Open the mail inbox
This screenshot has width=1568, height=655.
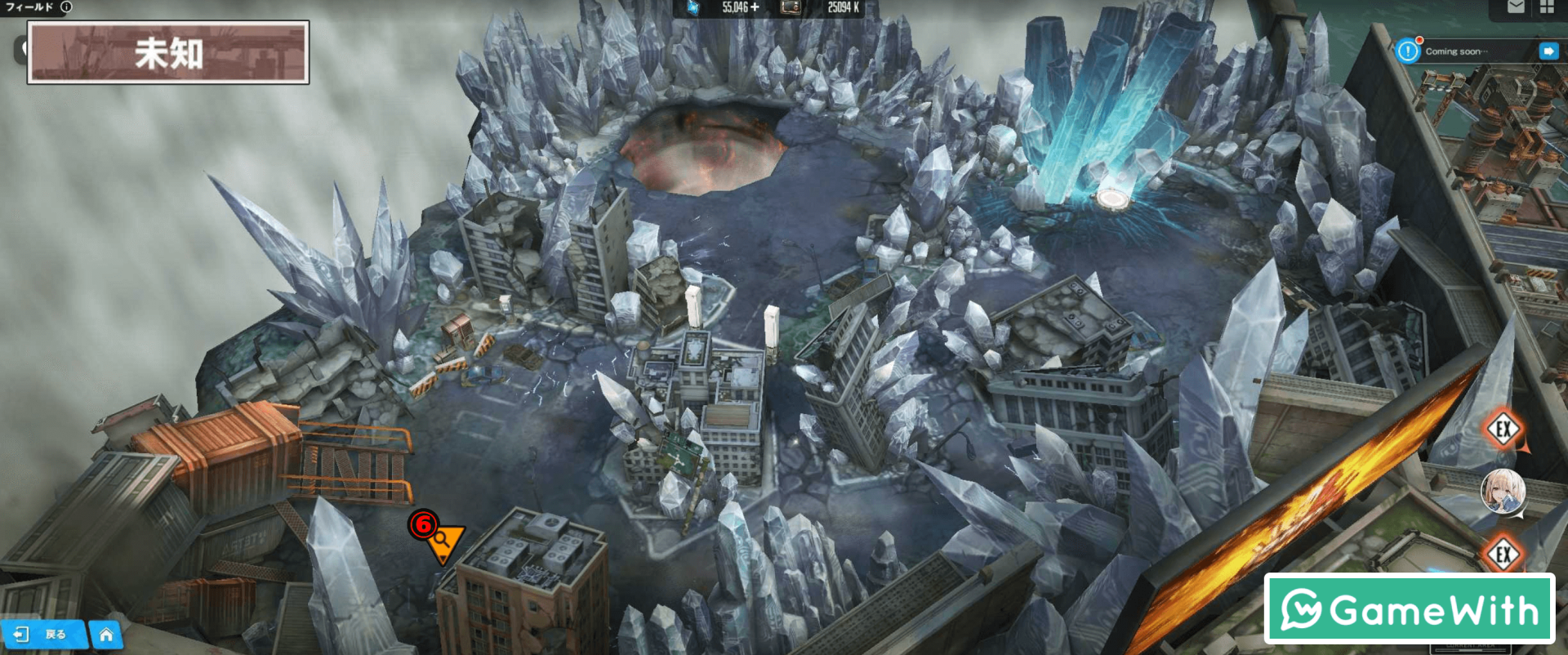pyautogui.click(x=1516, y=7)
